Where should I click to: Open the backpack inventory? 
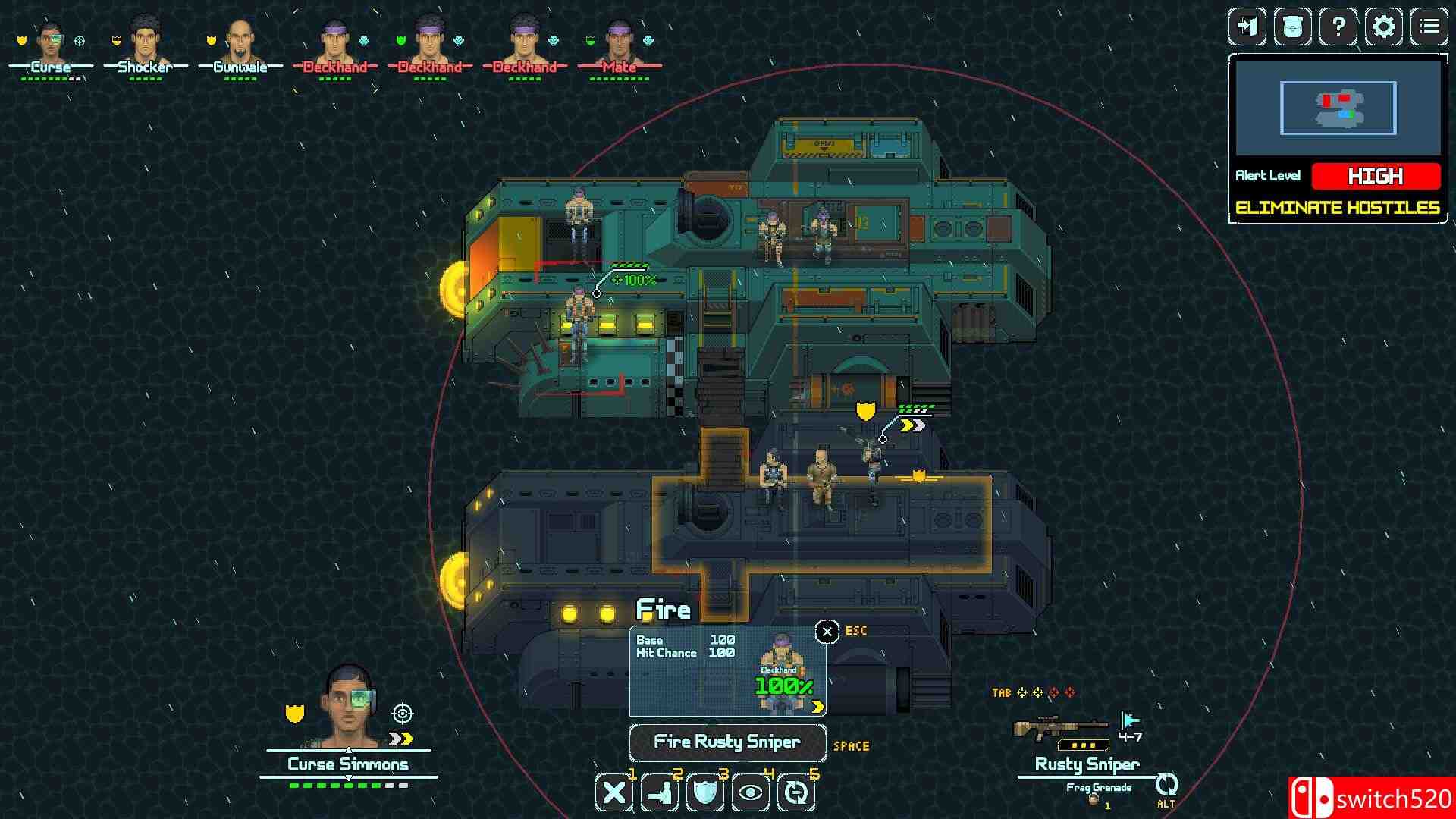pyautogui.click(x=1292, y=27)
